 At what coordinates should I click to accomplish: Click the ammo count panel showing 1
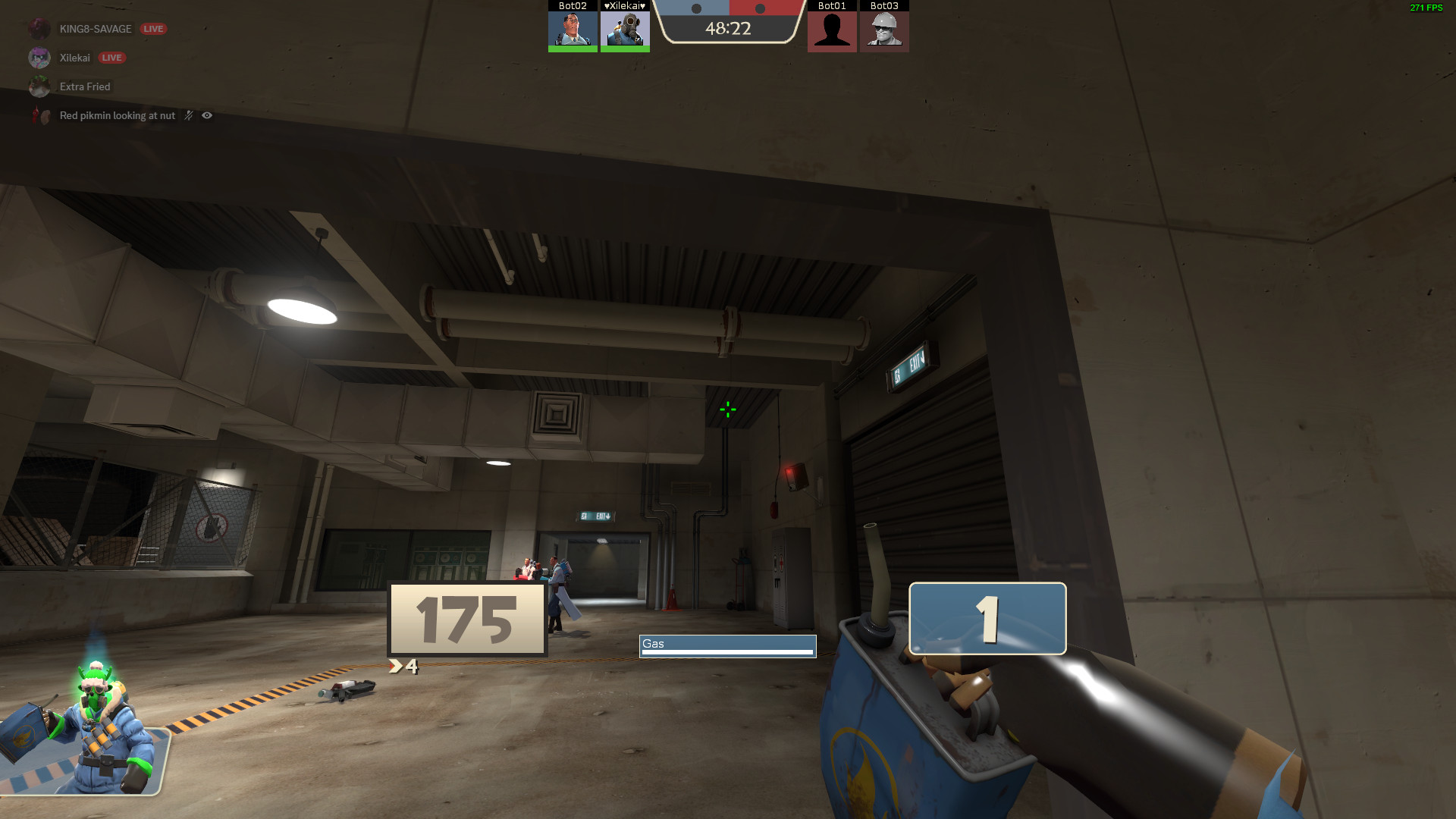pos(987,619)
